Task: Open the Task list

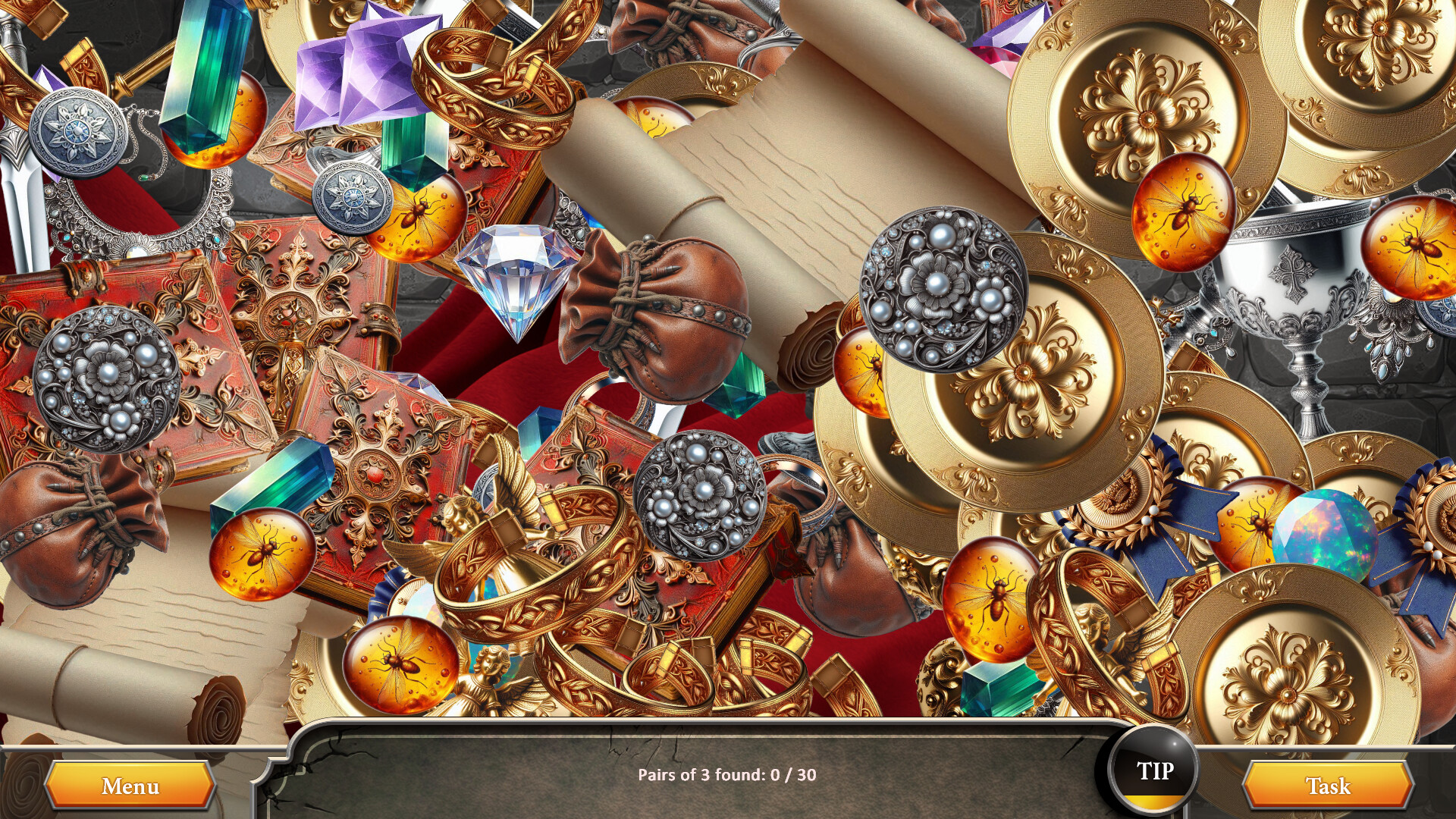Action: (x=1321, y=787)
